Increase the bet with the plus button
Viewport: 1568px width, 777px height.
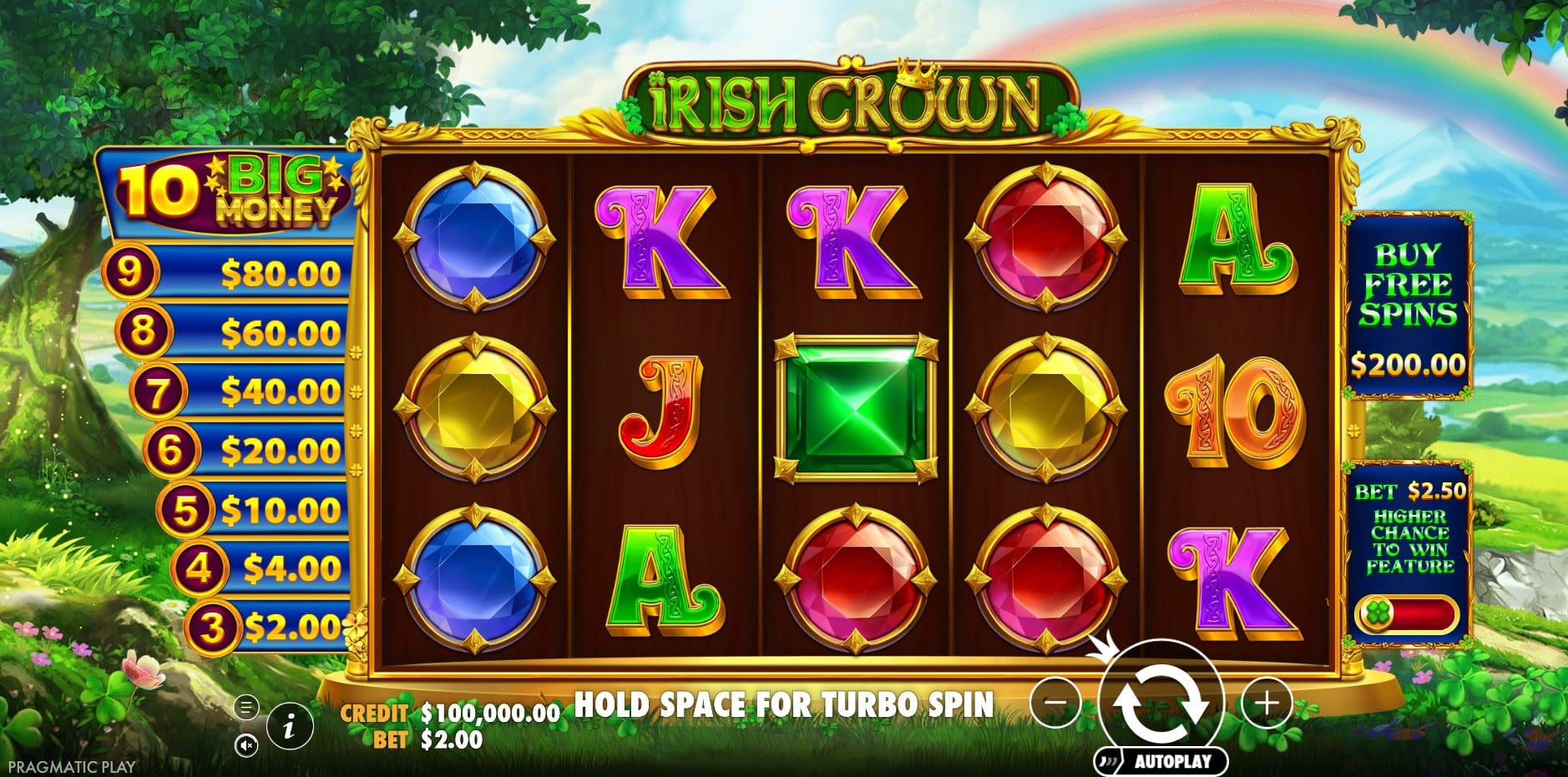pyautogui.click(x=1267, y=703)
